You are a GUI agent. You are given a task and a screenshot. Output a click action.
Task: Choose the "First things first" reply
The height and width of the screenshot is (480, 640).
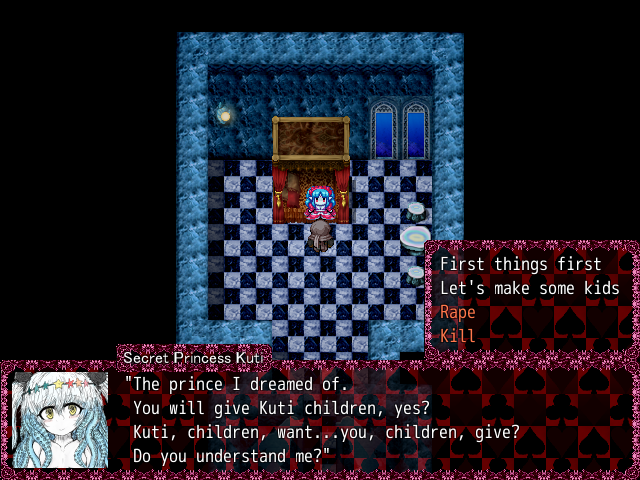520,264
